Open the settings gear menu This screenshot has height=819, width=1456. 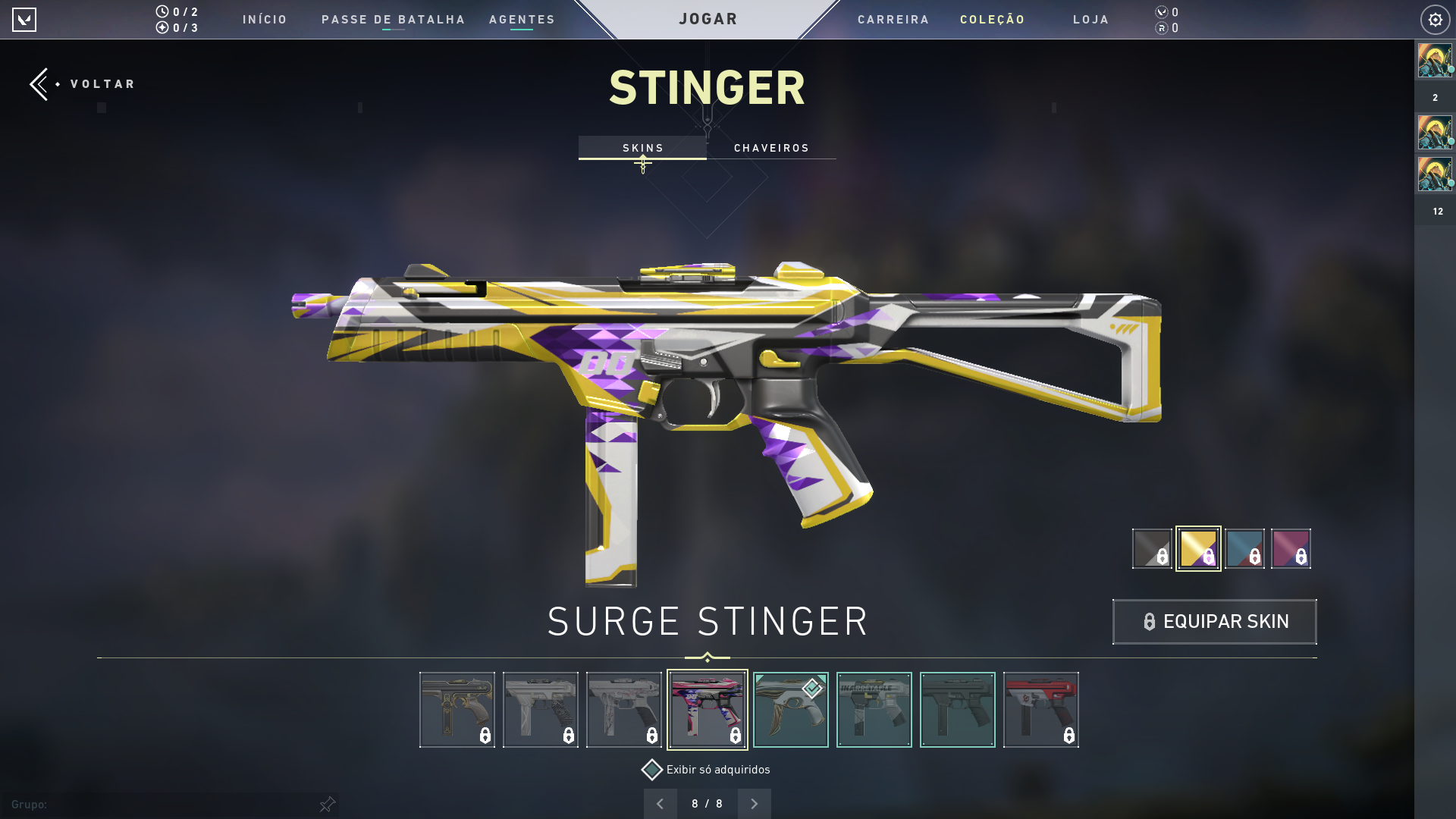(1434, 19)
